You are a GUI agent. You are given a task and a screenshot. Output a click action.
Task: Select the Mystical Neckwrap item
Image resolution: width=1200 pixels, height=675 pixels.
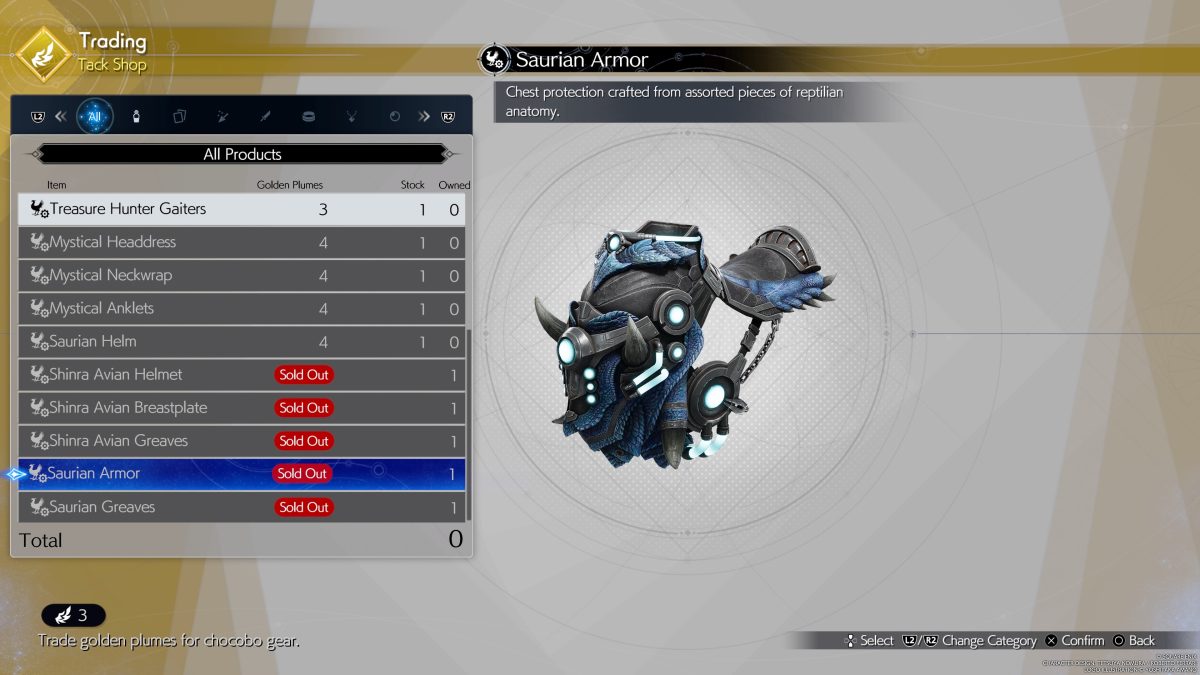coord(241,275)
